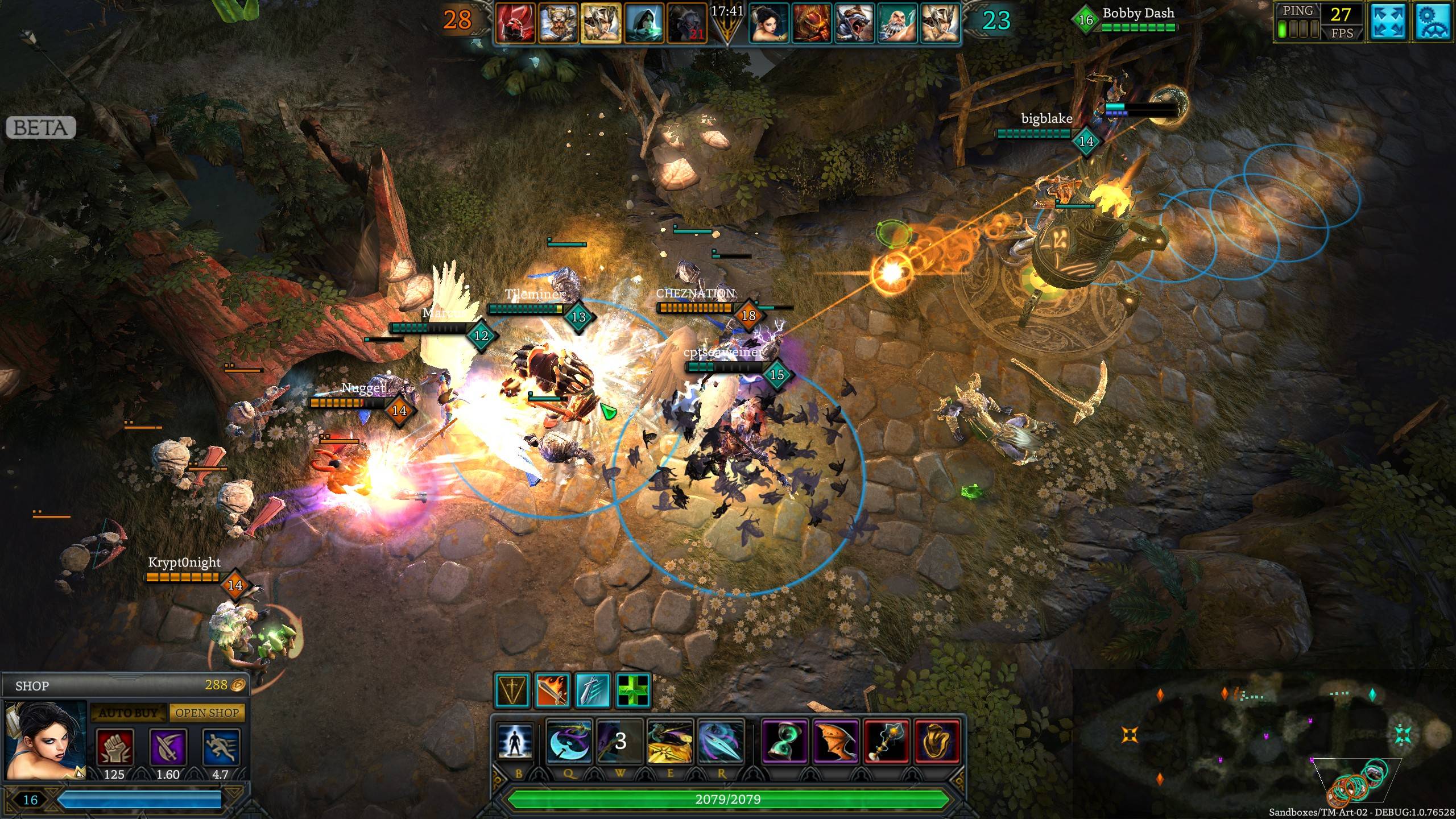
Task: Use the golden scepter item
Action: point(886,741)
